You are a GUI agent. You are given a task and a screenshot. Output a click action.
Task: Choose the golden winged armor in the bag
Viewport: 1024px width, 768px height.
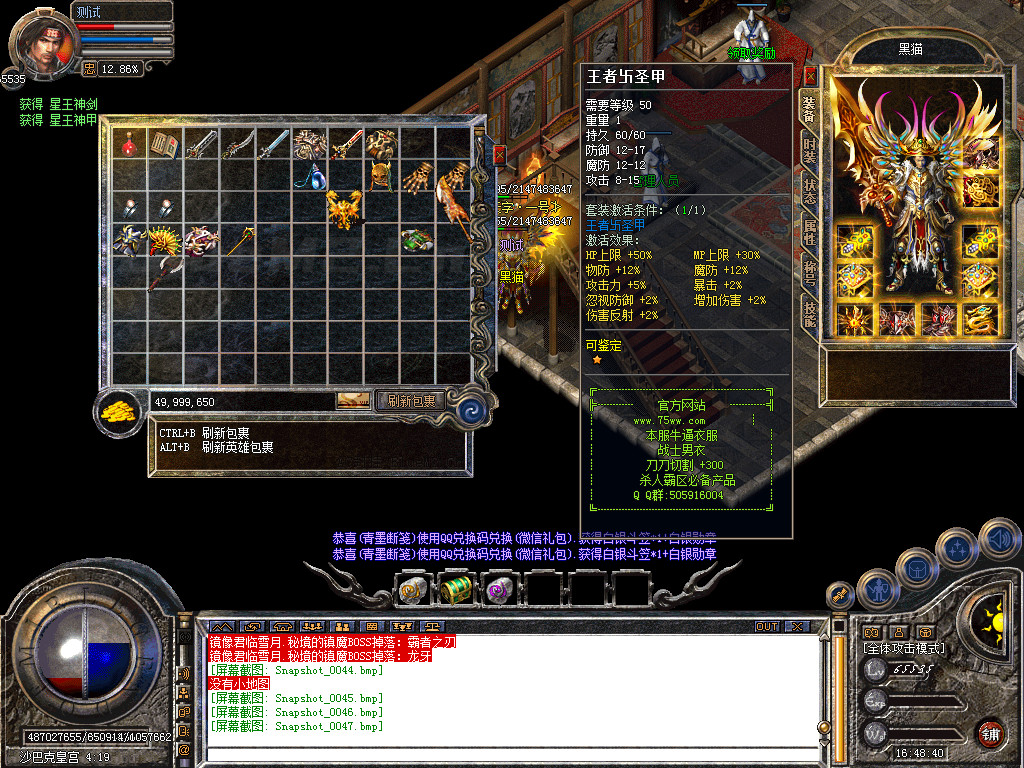pos(343,209)
